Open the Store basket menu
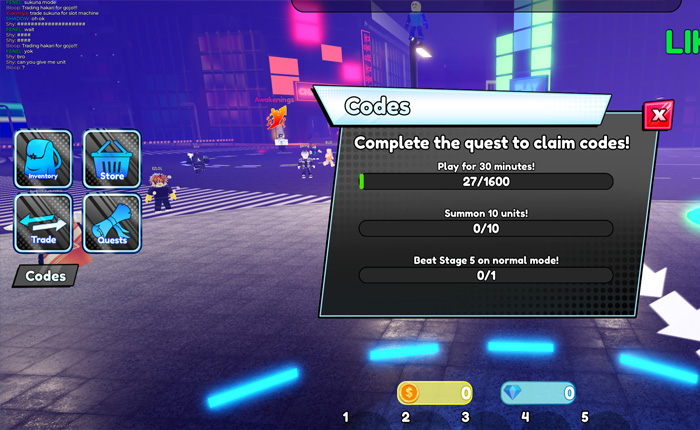The width and height of the screenshot is (700, 430). (111, 160)
